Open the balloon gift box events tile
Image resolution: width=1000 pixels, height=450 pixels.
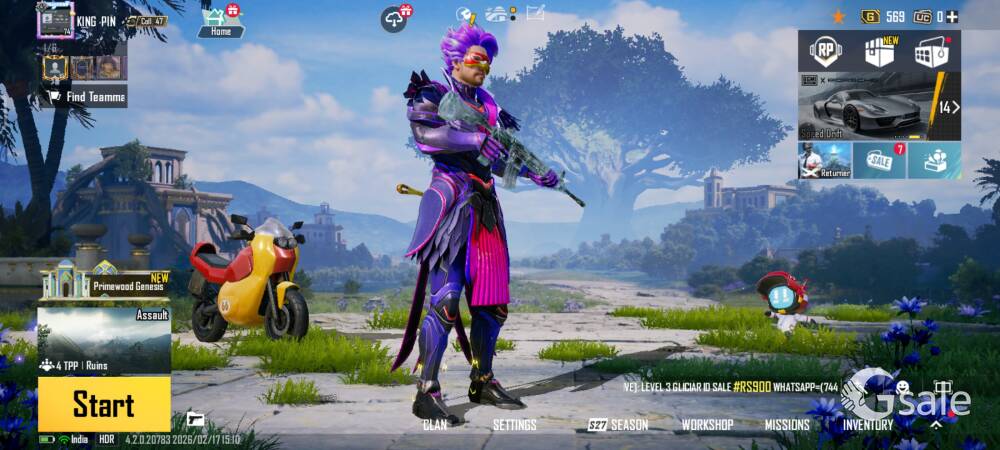coord(934,160)
